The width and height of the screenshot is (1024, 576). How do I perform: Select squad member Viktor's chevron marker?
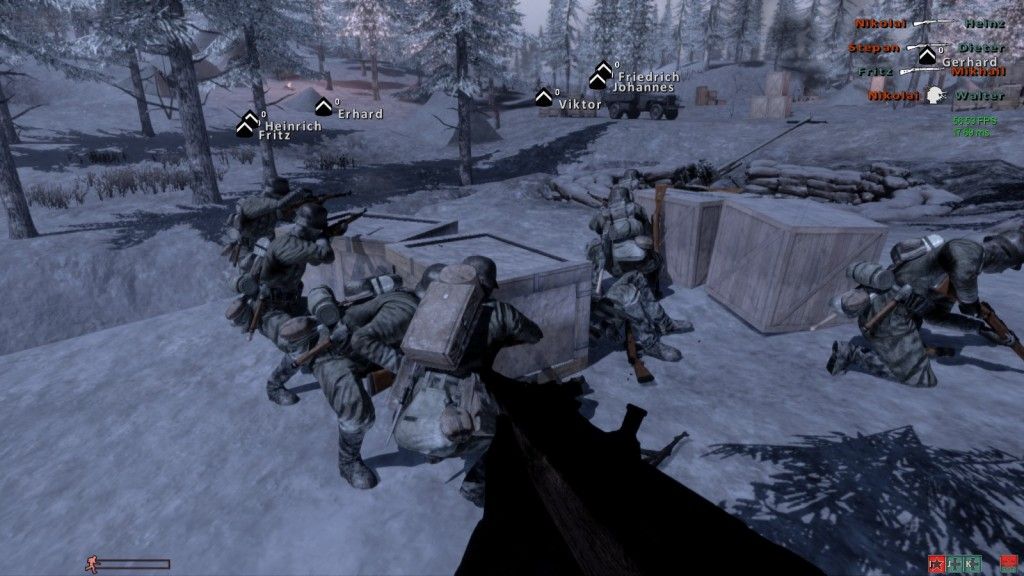(x=544, y=97)
